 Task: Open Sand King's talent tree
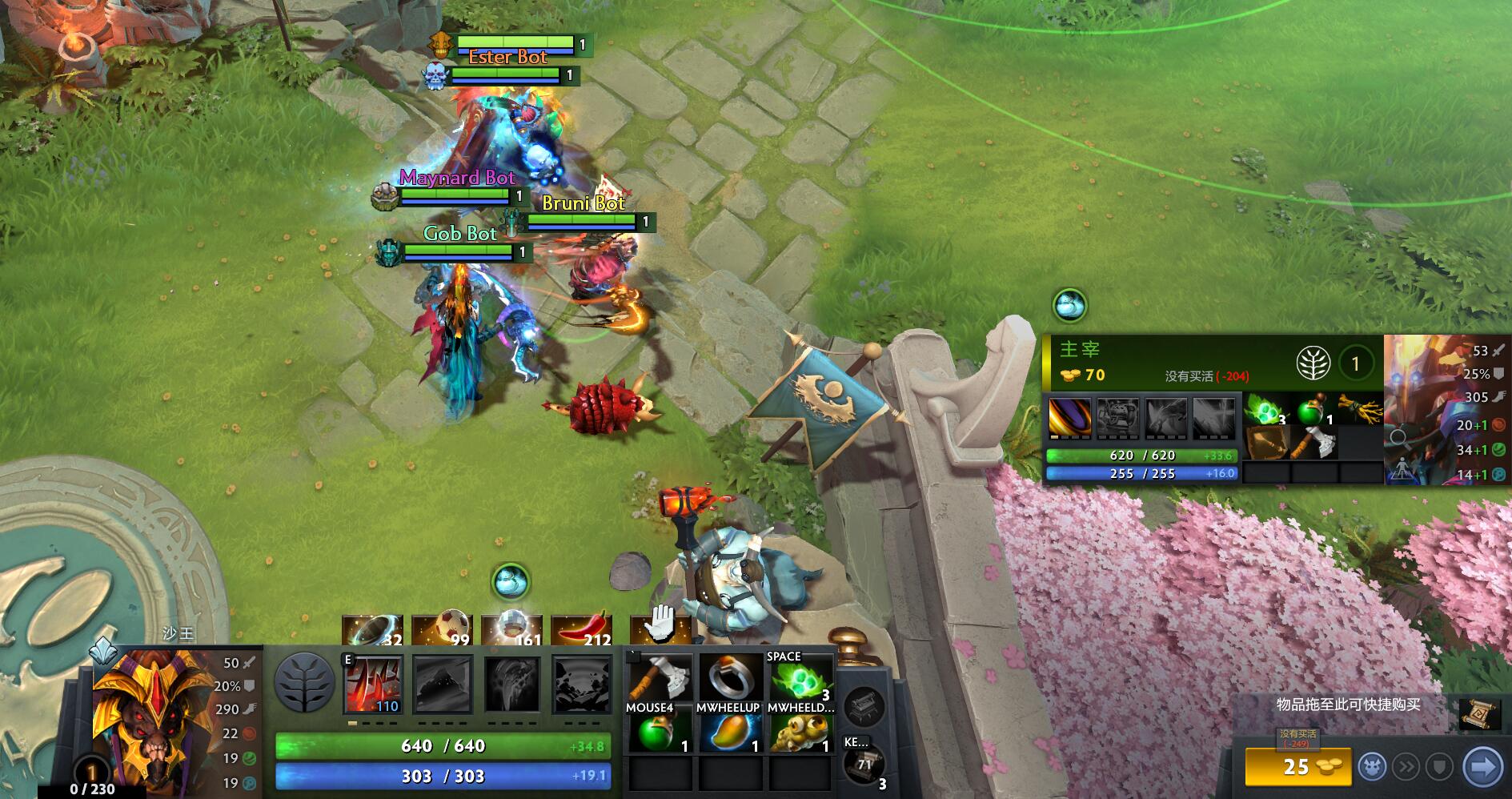coord(304,683)
